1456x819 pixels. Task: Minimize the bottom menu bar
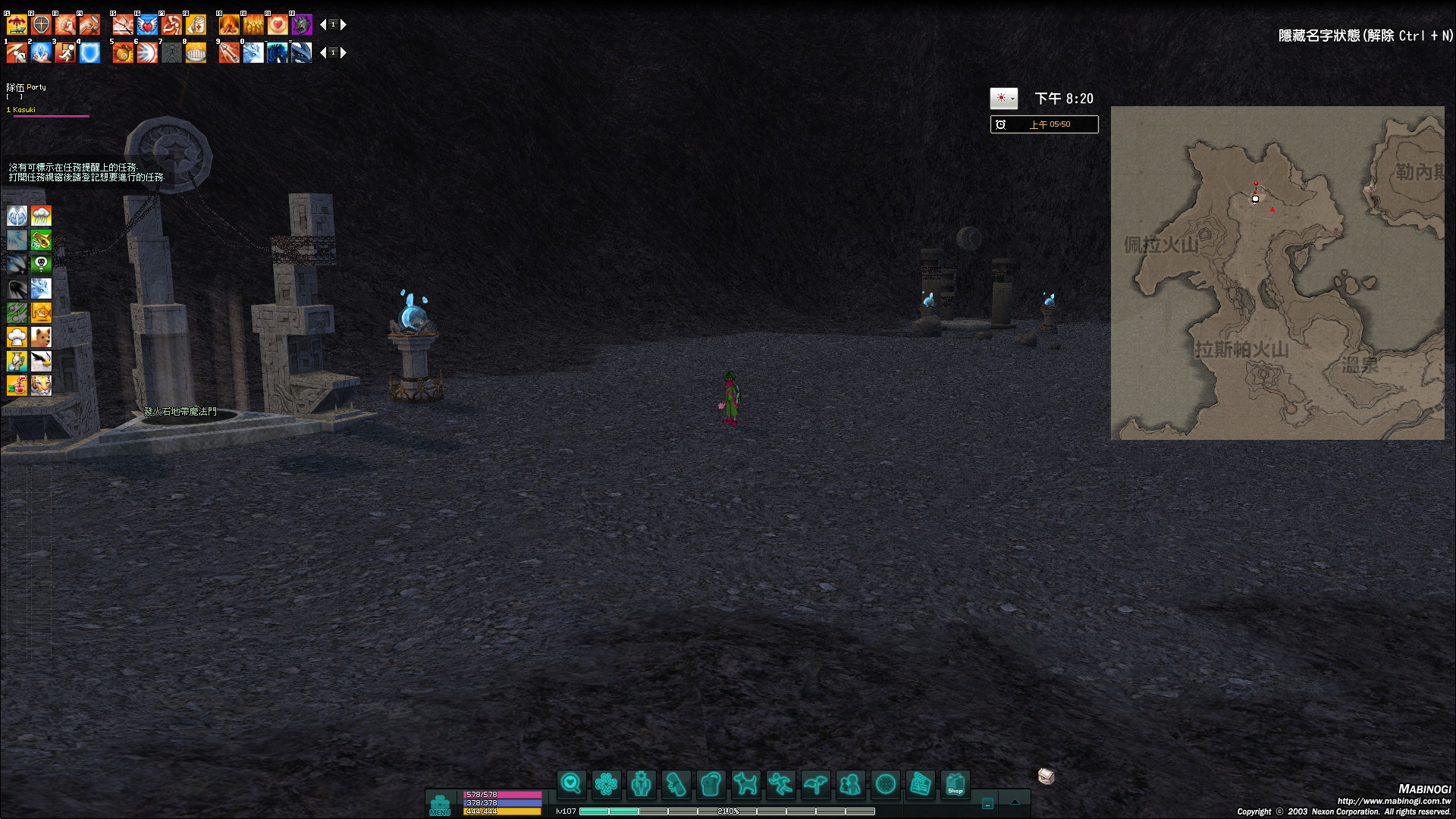(987, 804)
